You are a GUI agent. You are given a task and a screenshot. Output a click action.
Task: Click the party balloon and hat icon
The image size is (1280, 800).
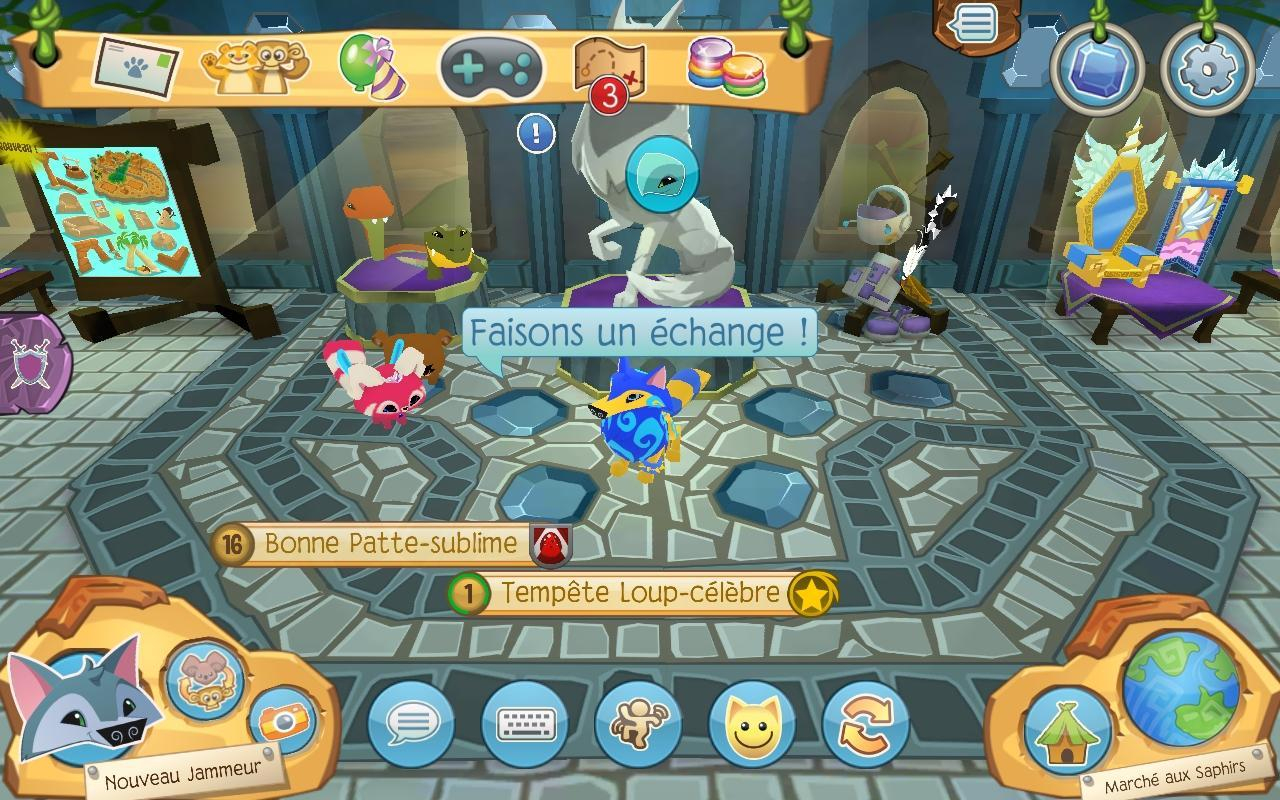[367, 67]
